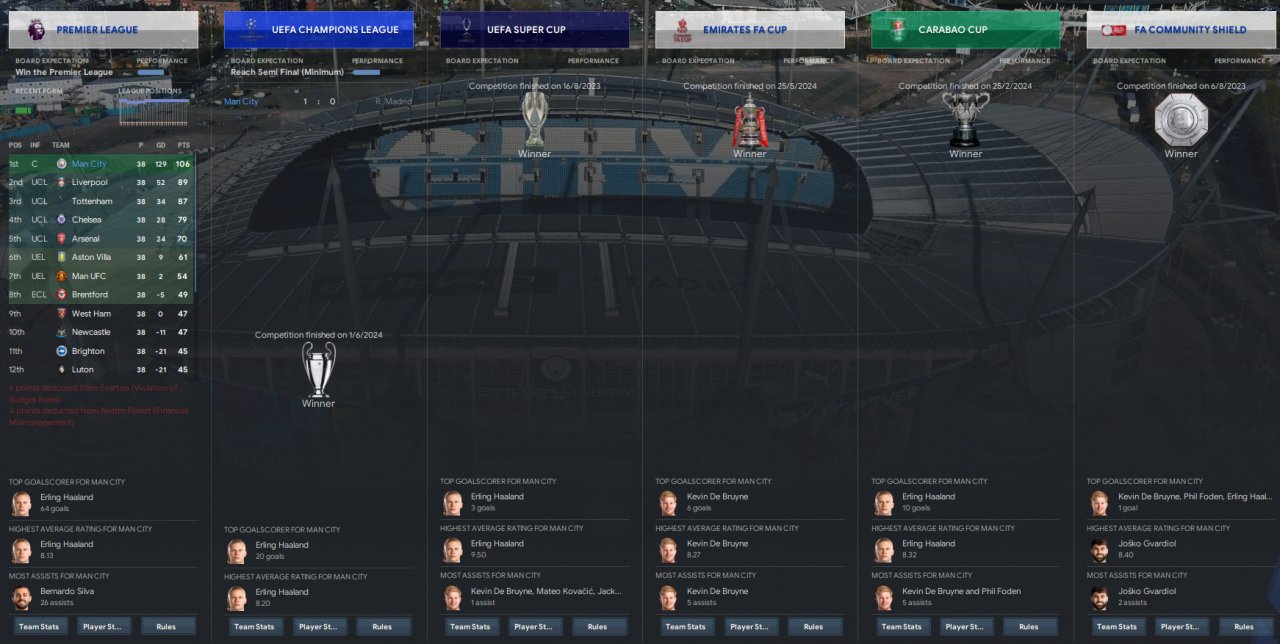View Luton's row in the league table

point(83,370)
